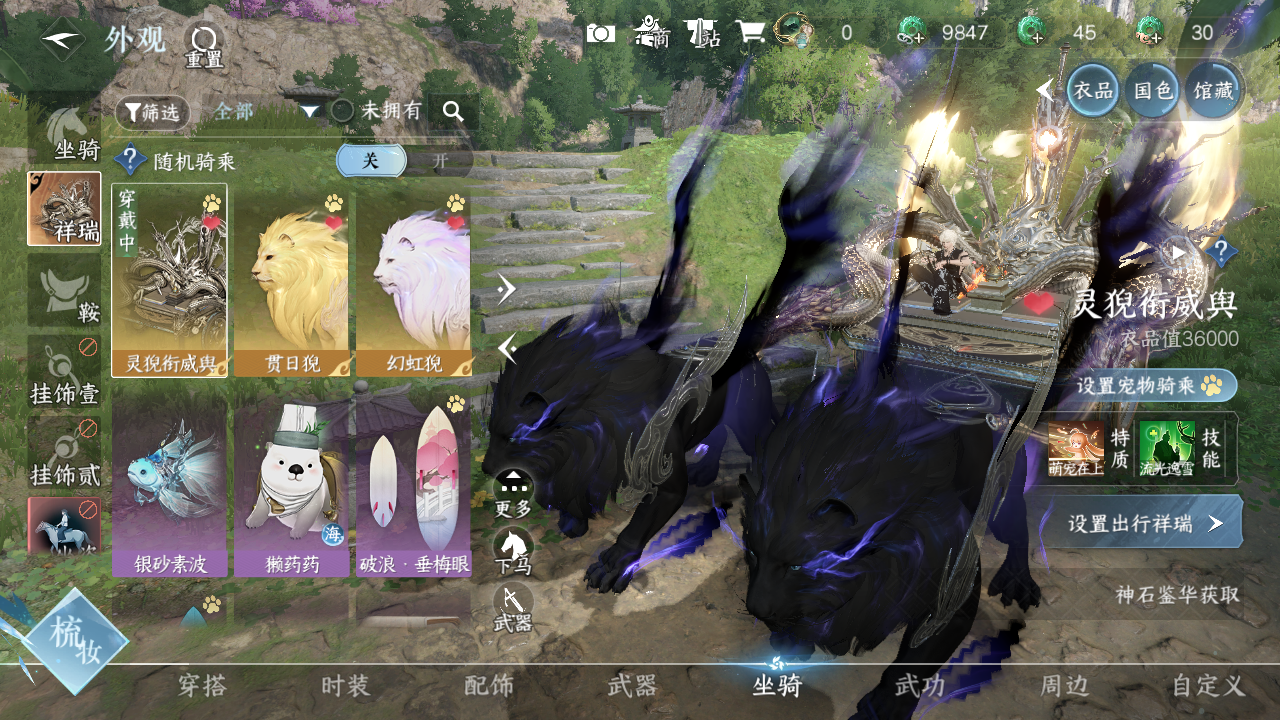
Task: Open the 筛选 filter
Action: tap(152, 112)
